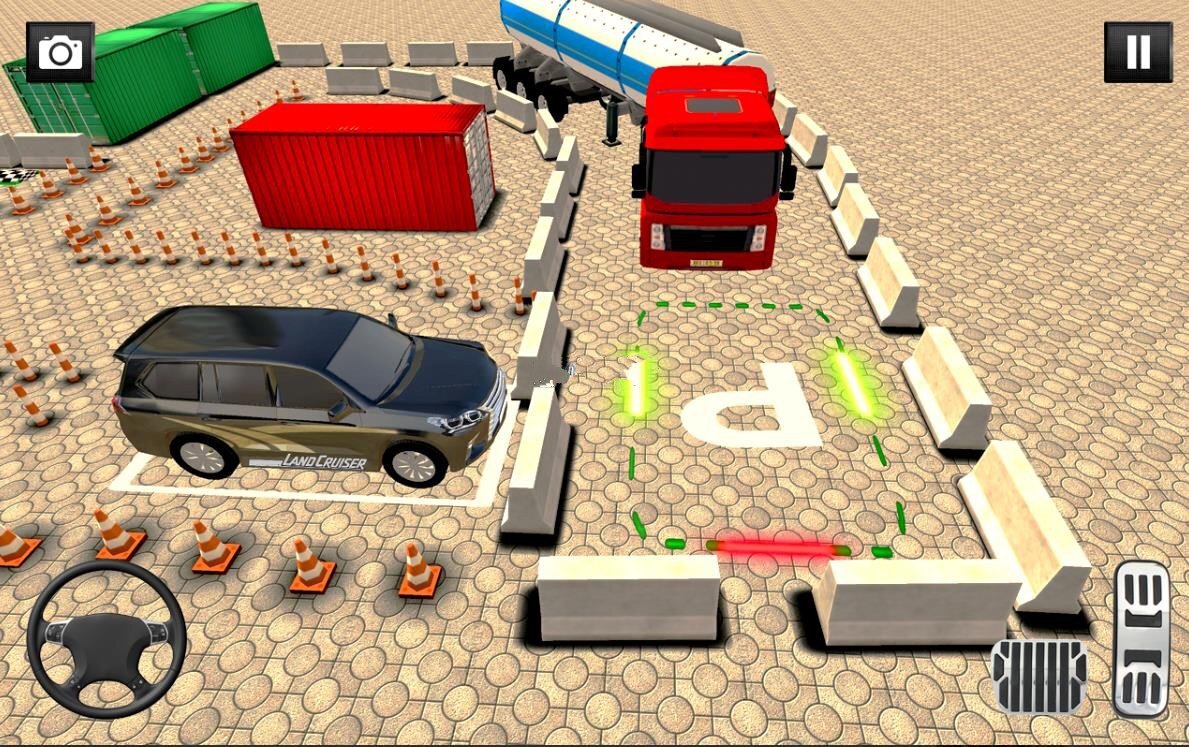Viewport: 1189px width, 747px height.
Task: Click the steering wheel control
Action: click(x=106, y=639)
